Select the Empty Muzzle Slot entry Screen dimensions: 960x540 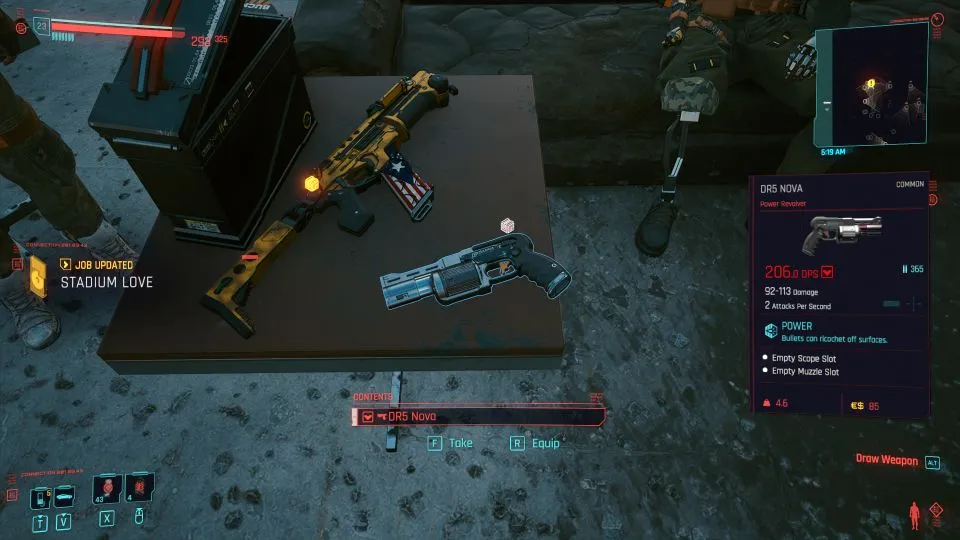coord(805,372)
